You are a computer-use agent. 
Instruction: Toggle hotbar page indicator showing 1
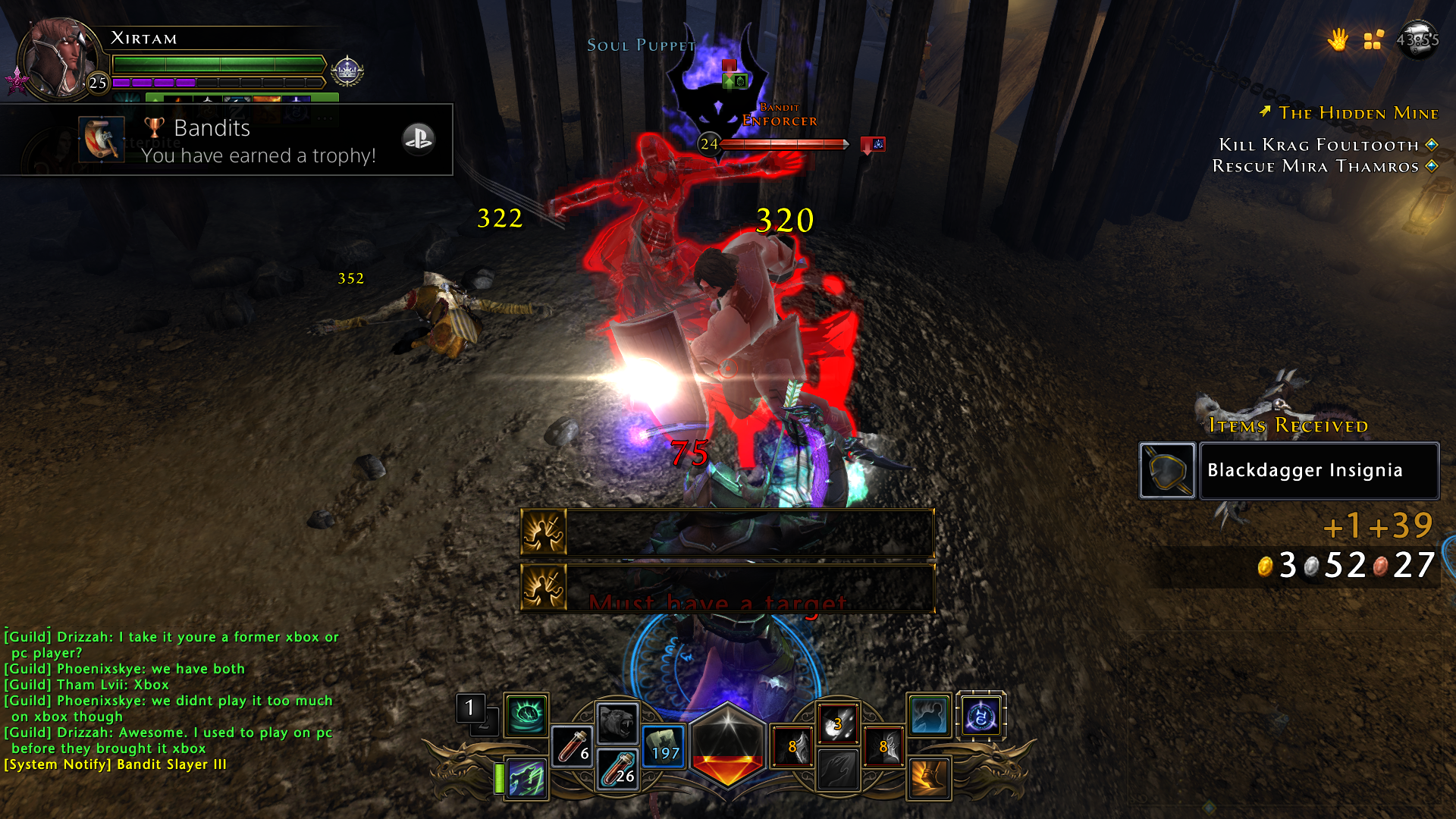point(469,707)
